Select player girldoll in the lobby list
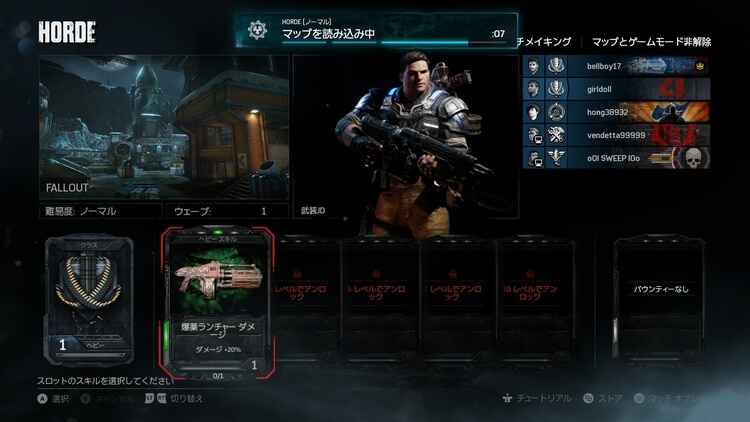This screenshot has height=422, width=750. coord(616,89)
